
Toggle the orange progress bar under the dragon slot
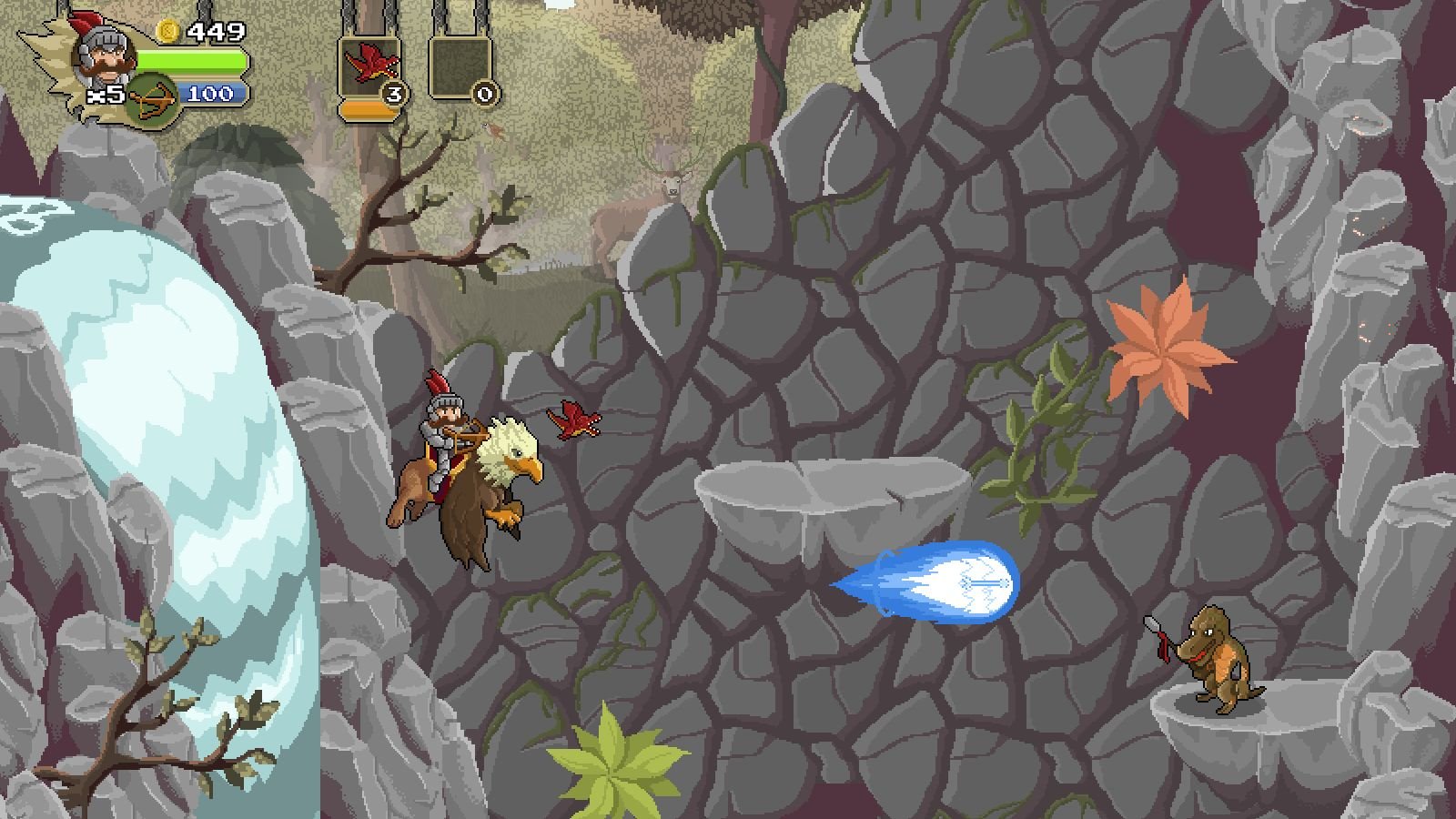369,110
